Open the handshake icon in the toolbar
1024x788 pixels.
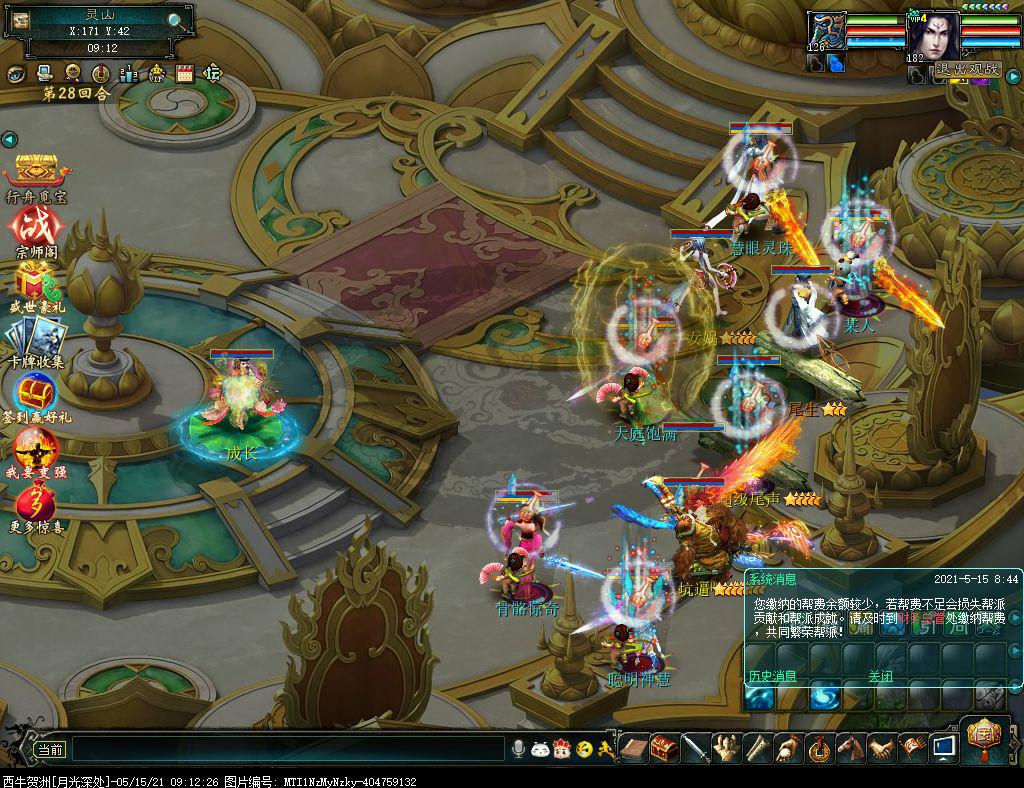881,747
